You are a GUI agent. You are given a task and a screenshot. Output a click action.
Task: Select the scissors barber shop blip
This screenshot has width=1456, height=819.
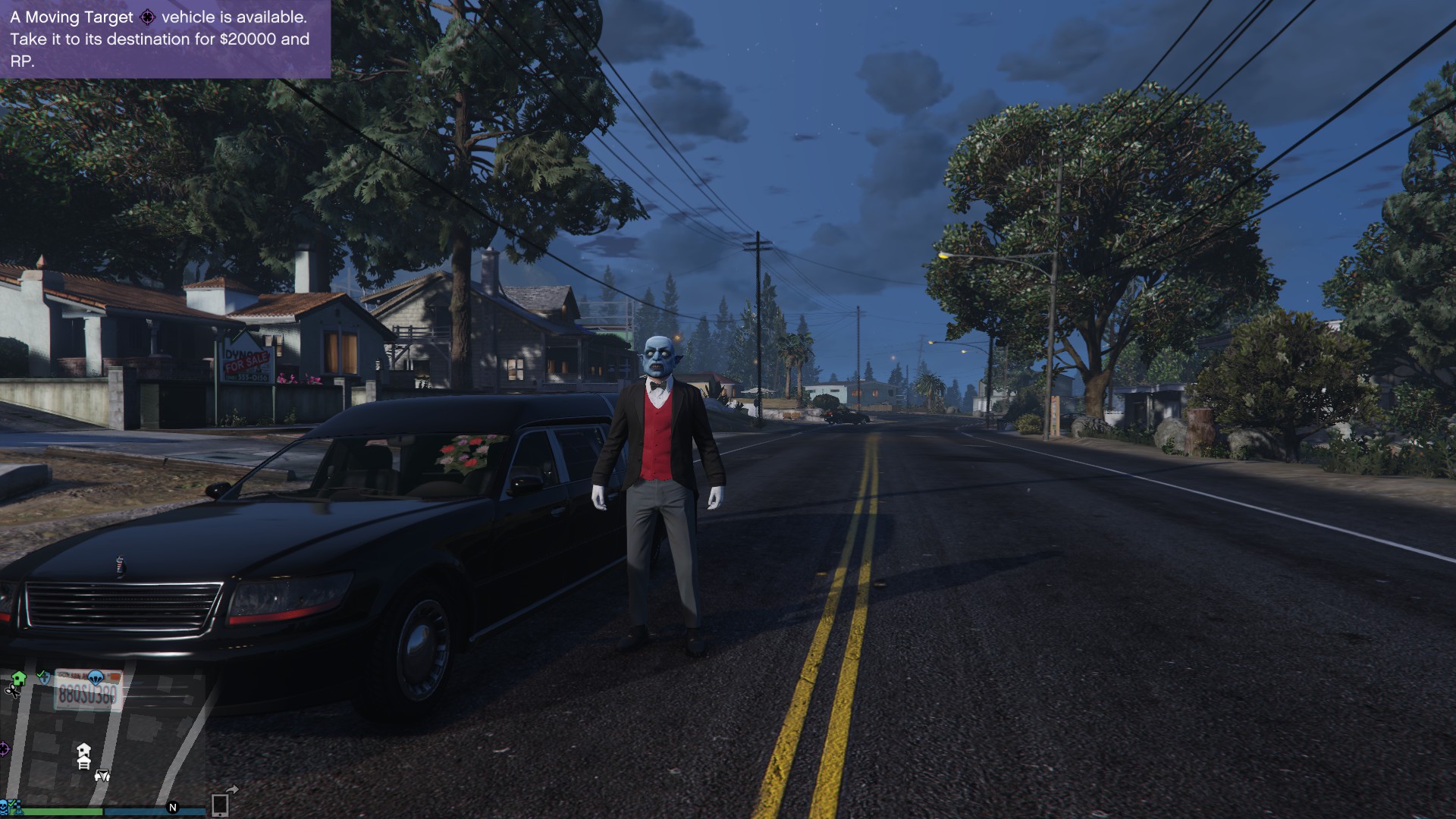point(11,691)
